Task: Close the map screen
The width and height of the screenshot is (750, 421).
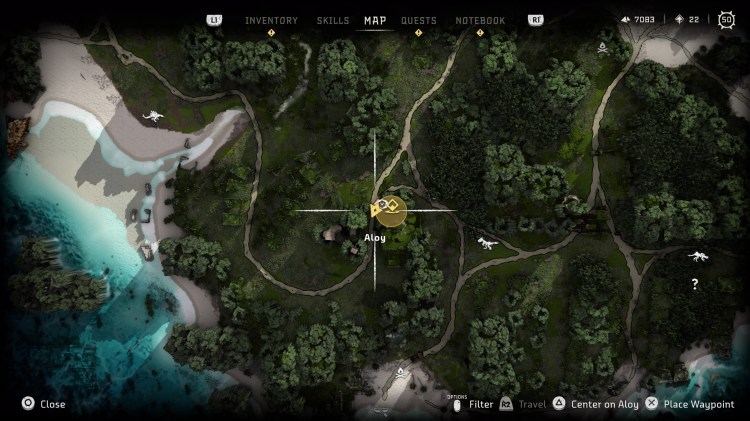Action: pos(45,404)
